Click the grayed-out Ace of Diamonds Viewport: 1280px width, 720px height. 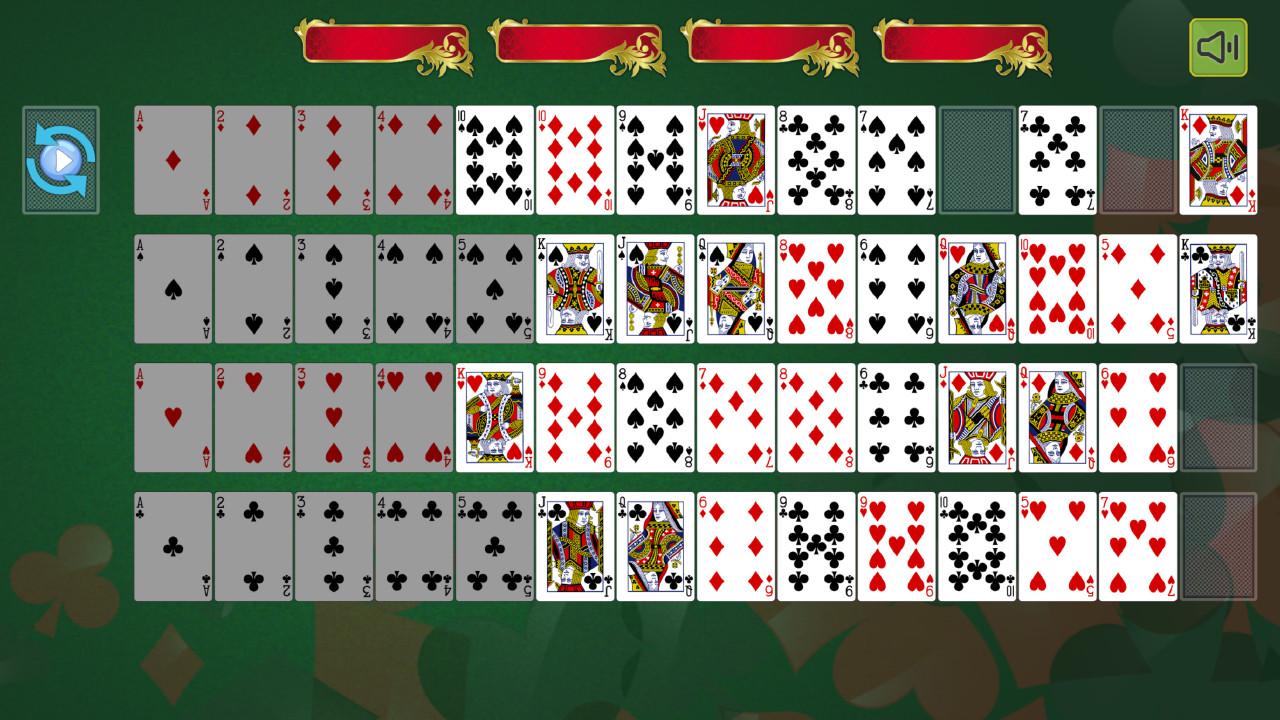point(172,159)
